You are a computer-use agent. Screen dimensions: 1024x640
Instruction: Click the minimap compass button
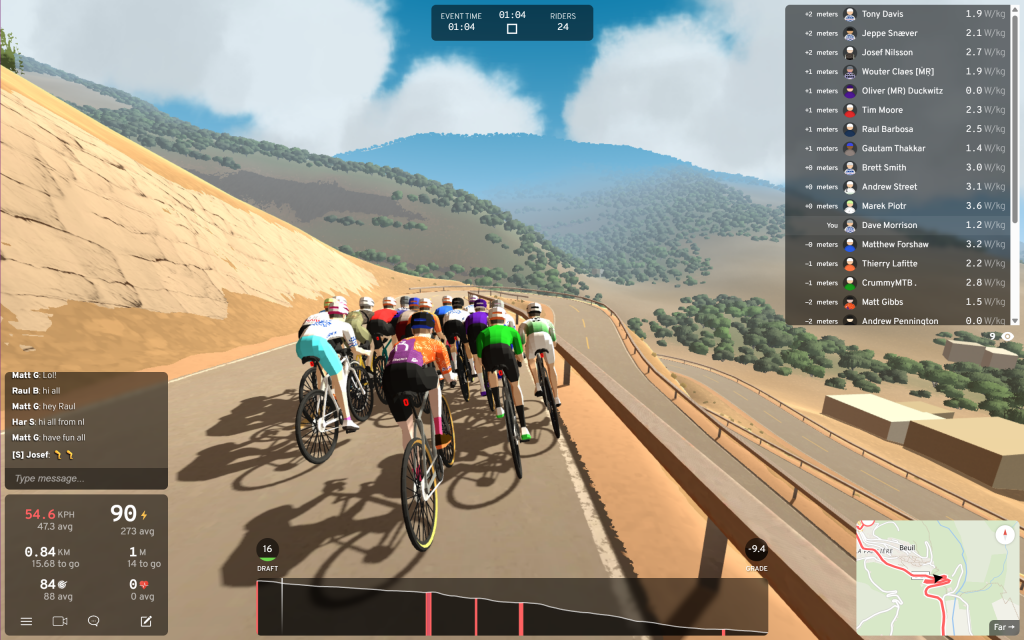[1004, 535]
